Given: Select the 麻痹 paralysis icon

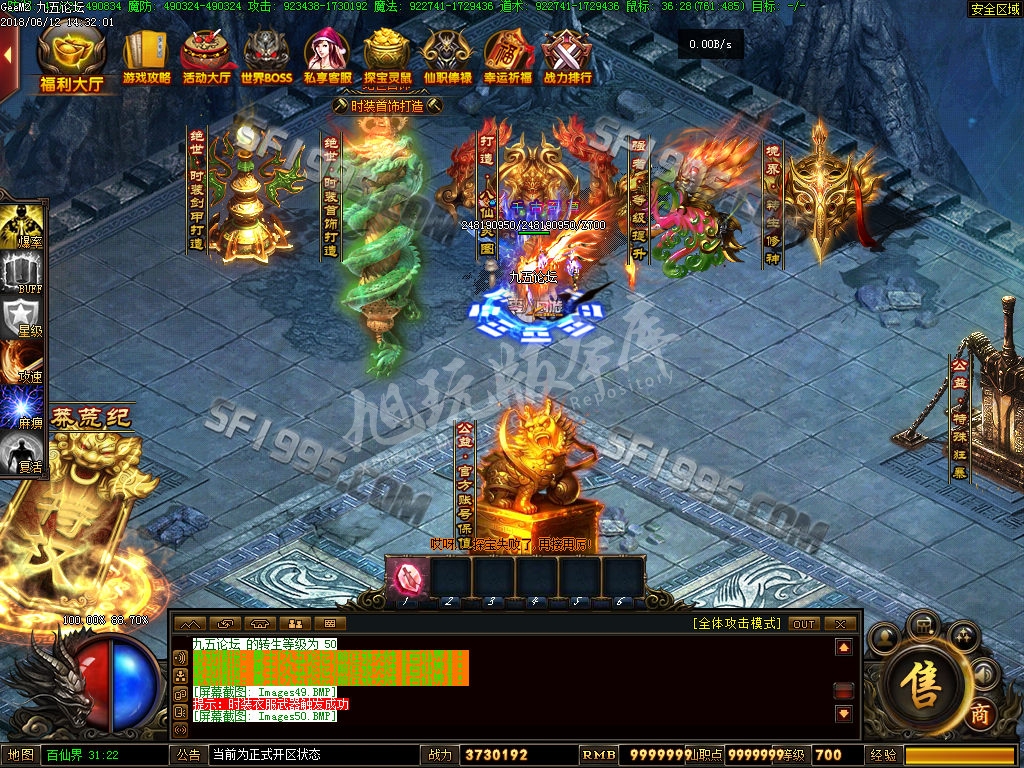Looking at the screenshot, I should [x=22, y=408].
